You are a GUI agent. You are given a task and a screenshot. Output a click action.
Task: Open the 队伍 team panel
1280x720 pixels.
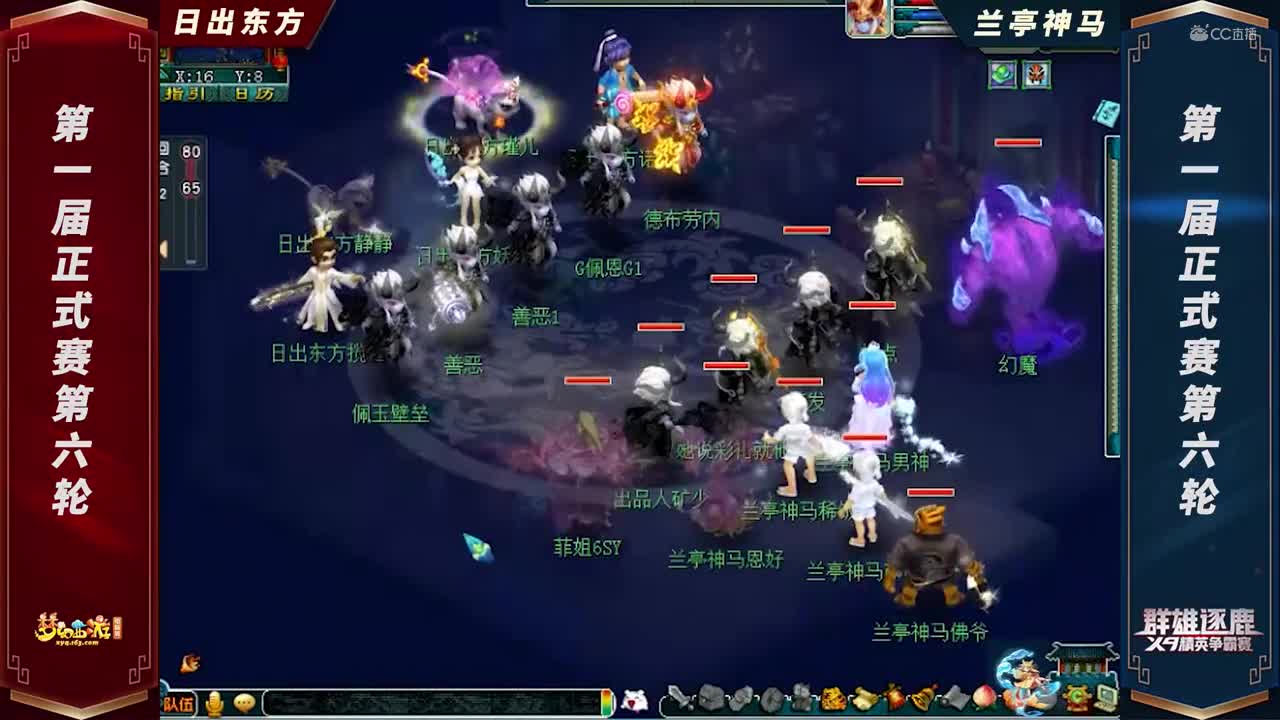[180, 703]
